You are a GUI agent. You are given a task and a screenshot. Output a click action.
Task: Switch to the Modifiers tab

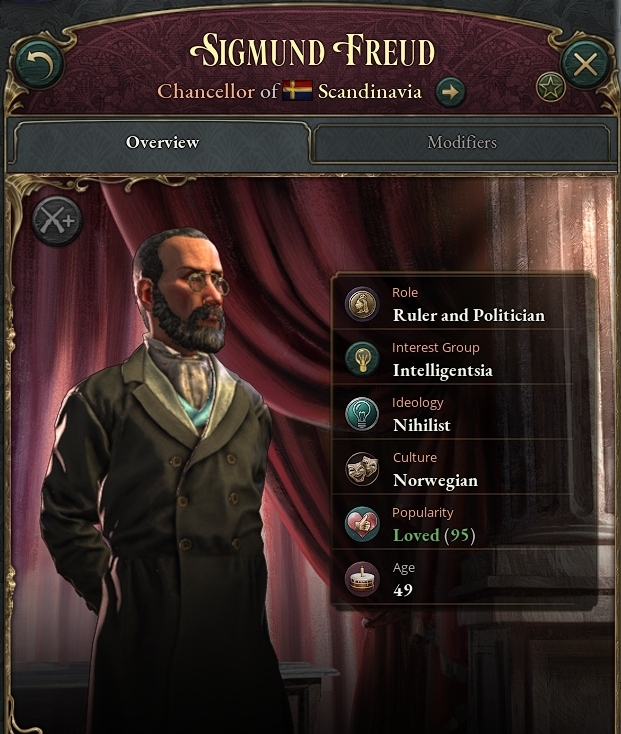pos(461,143)
